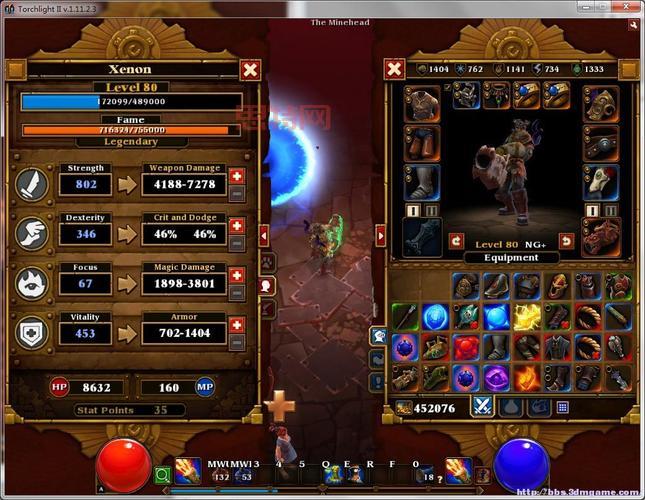Screen dimensions: 645x500
Task: Select the purple swirl gem in inventory
Action: [496, 377]
